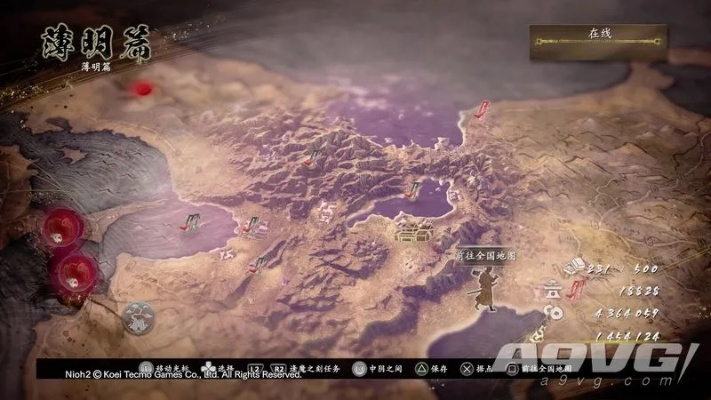Click the 在线 online status panel
Screen dimensions: 711x400
point(600,41)
